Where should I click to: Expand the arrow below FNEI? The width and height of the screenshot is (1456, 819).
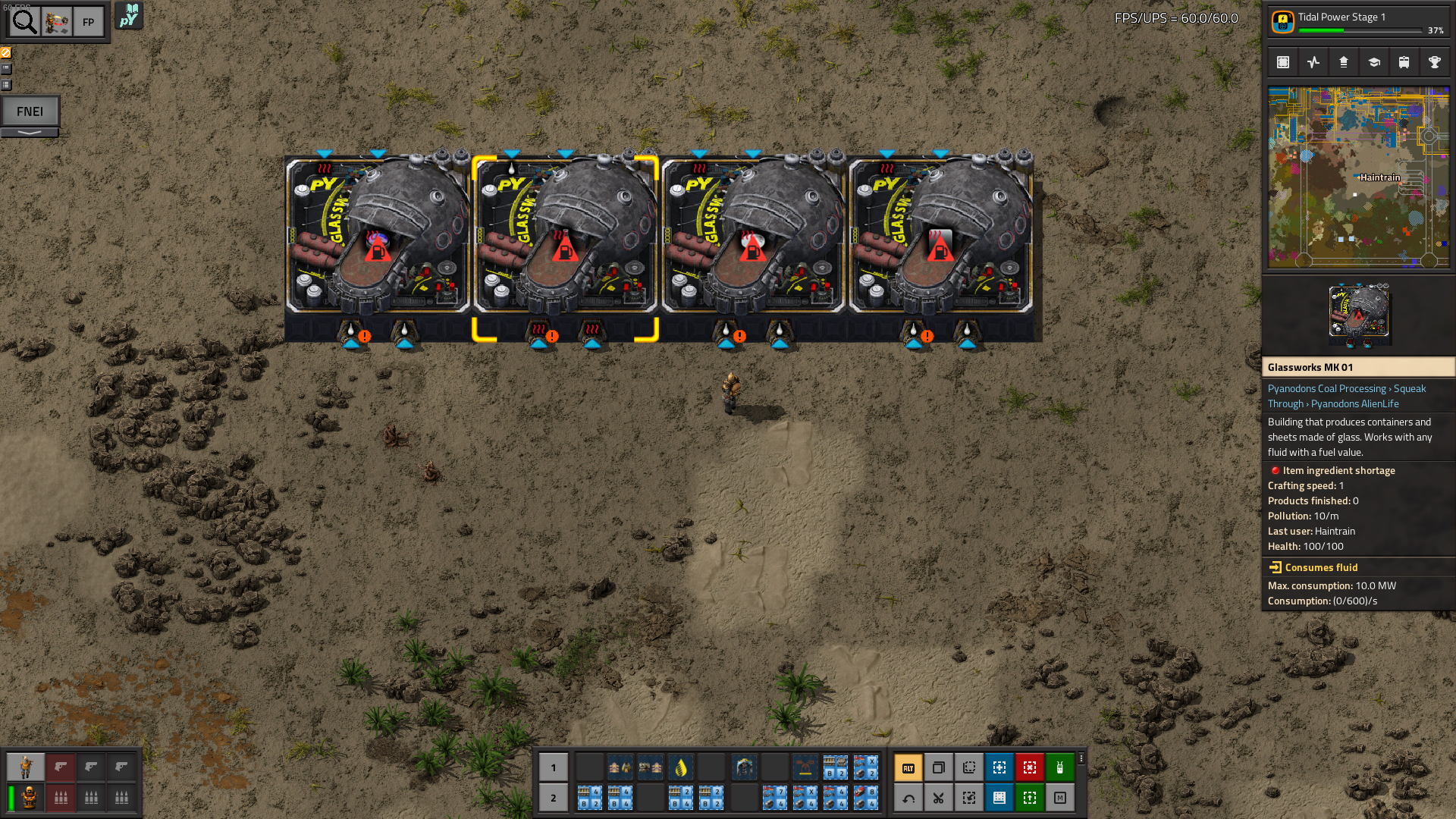[x=30, y=133]
